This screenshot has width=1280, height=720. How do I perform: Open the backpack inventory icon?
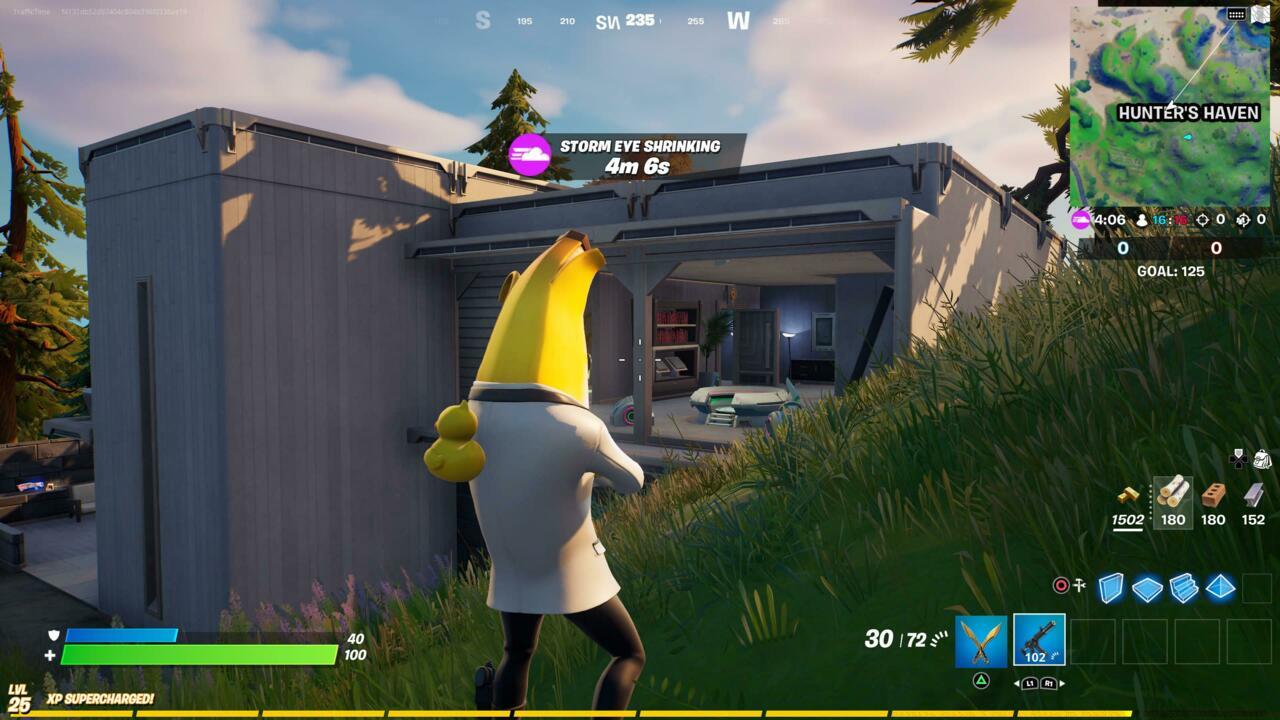pos(1263,460)
